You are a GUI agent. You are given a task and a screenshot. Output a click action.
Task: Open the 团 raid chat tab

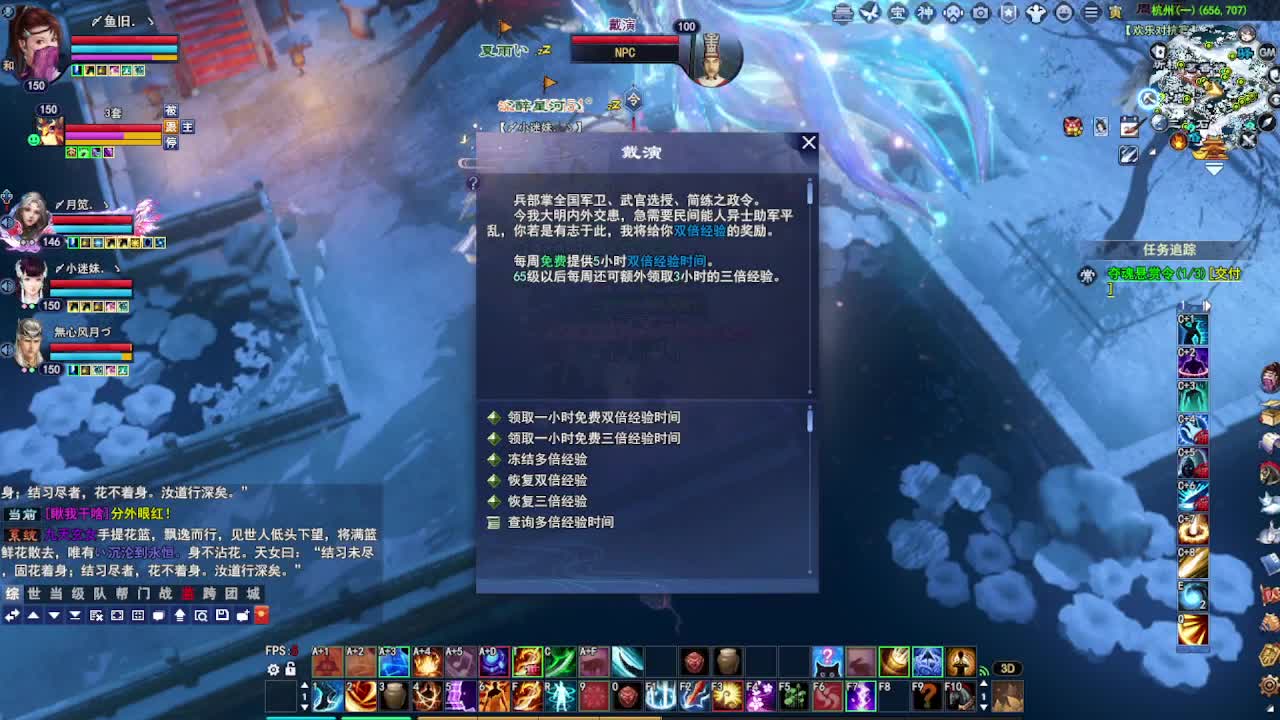tap(231, 594)
